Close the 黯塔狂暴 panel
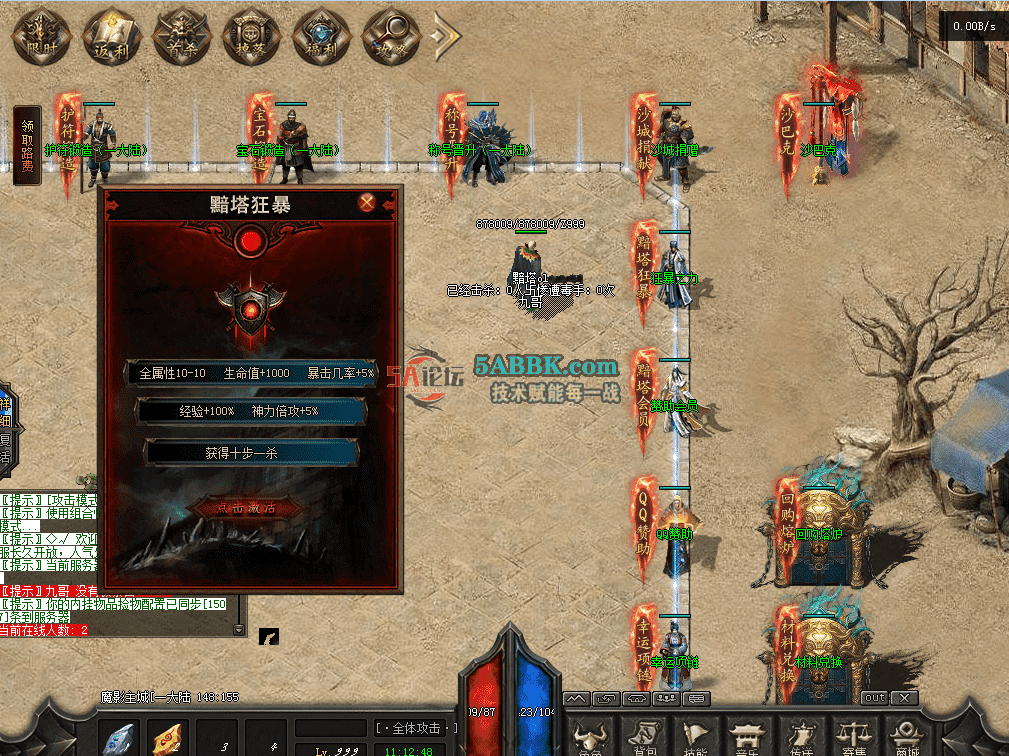Image resolution: width=1009 pixels, height=756 pixels. 368,203
